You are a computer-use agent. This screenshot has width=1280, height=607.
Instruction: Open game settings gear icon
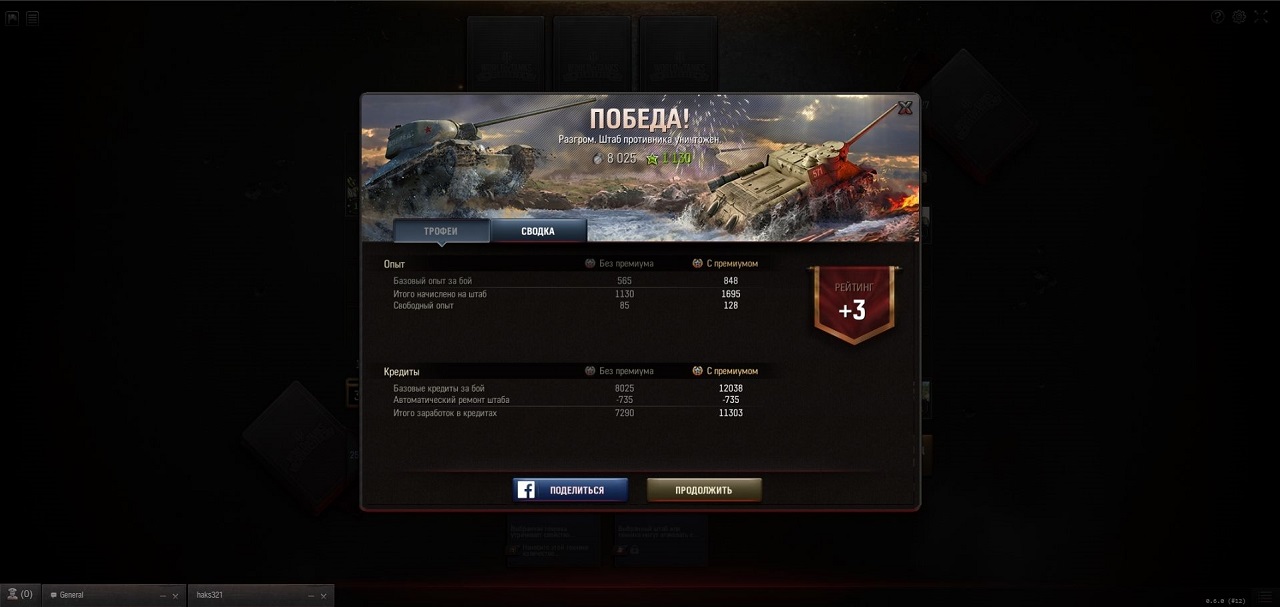click(x=1239, y=16)
